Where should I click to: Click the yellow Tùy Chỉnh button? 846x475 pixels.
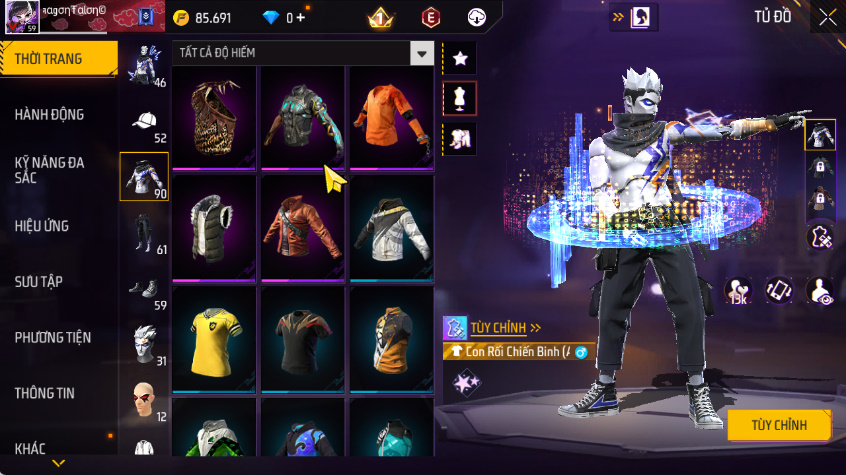(779, 425)
